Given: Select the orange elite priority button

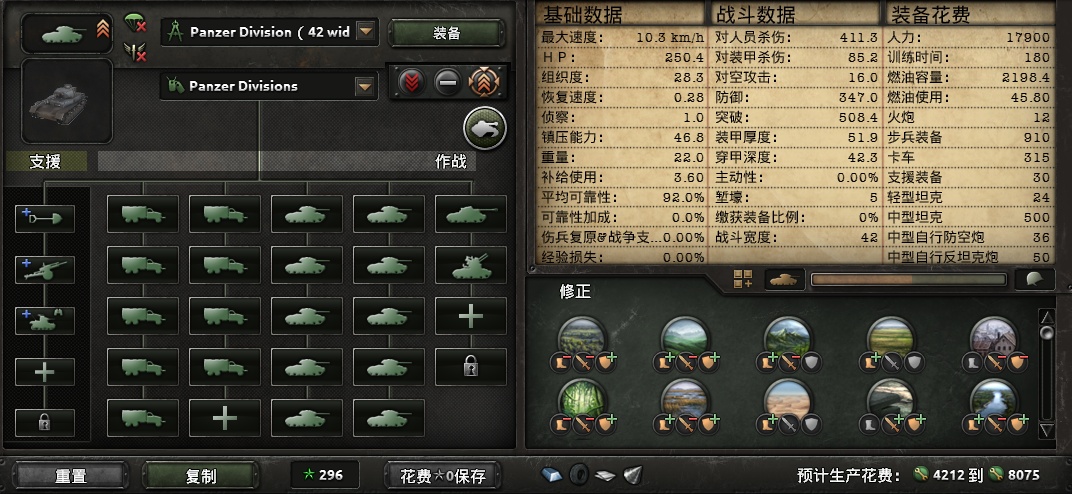Looking at the screenshot, I should (485, 83).
